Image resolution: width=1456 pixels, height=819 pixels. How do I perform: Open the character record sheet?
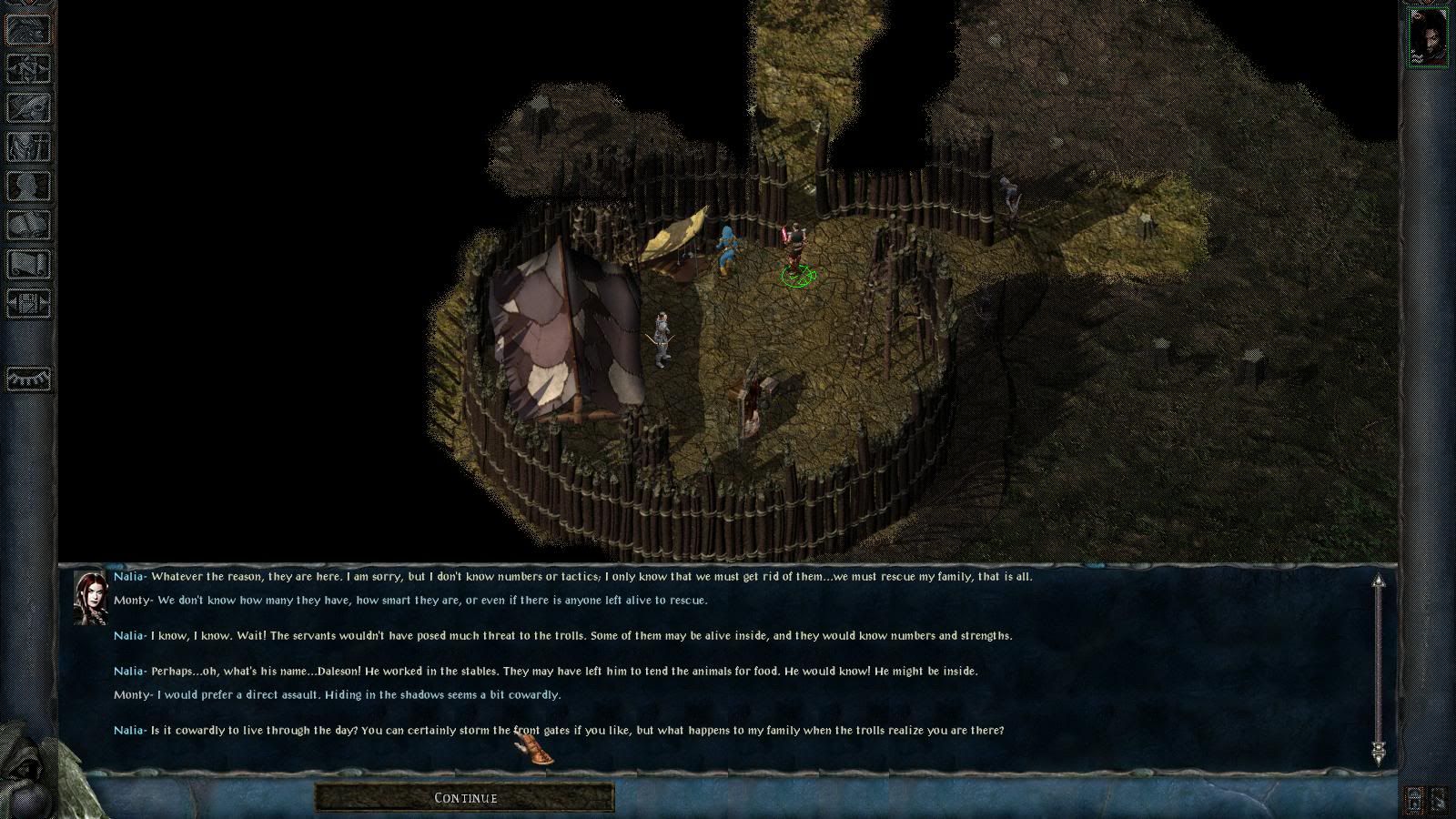(x=28, y=186)
